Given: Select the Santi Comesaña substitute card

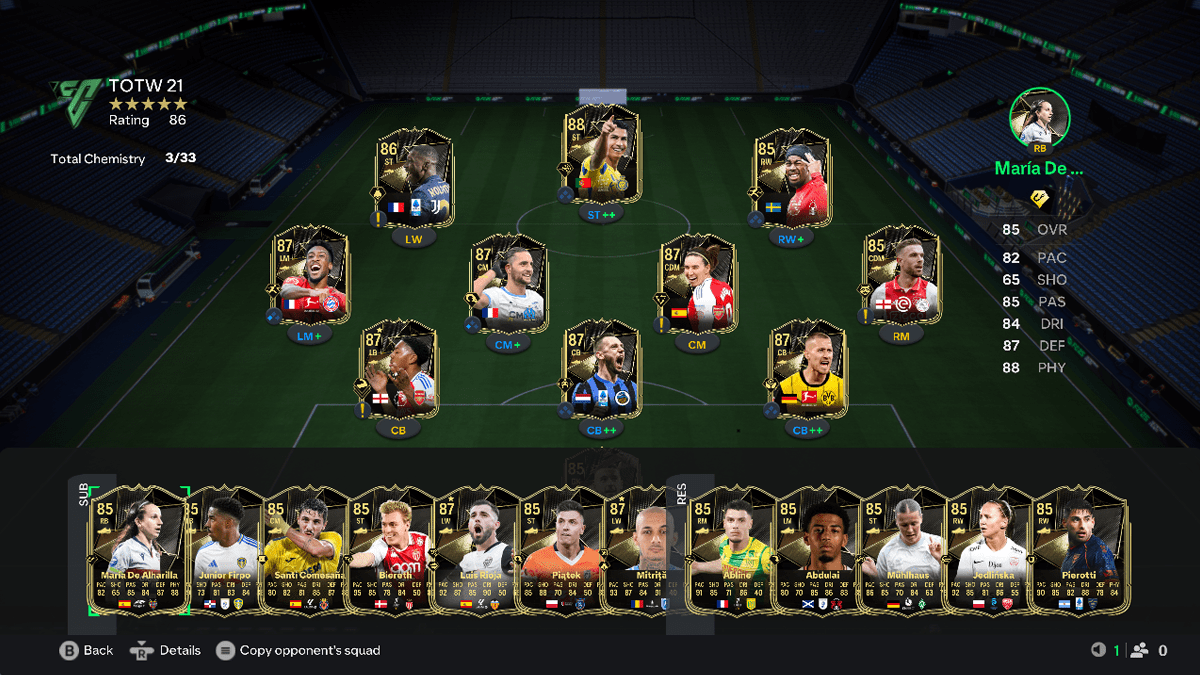Looking at the screenshot, I should 305,548.
